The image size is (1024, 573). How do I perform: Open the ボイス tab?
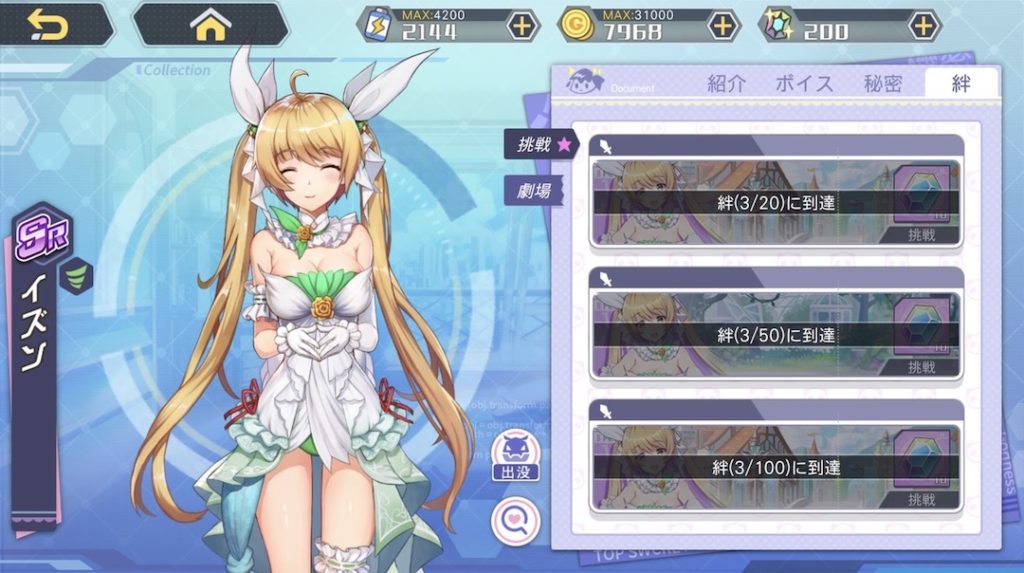[804, 84]
